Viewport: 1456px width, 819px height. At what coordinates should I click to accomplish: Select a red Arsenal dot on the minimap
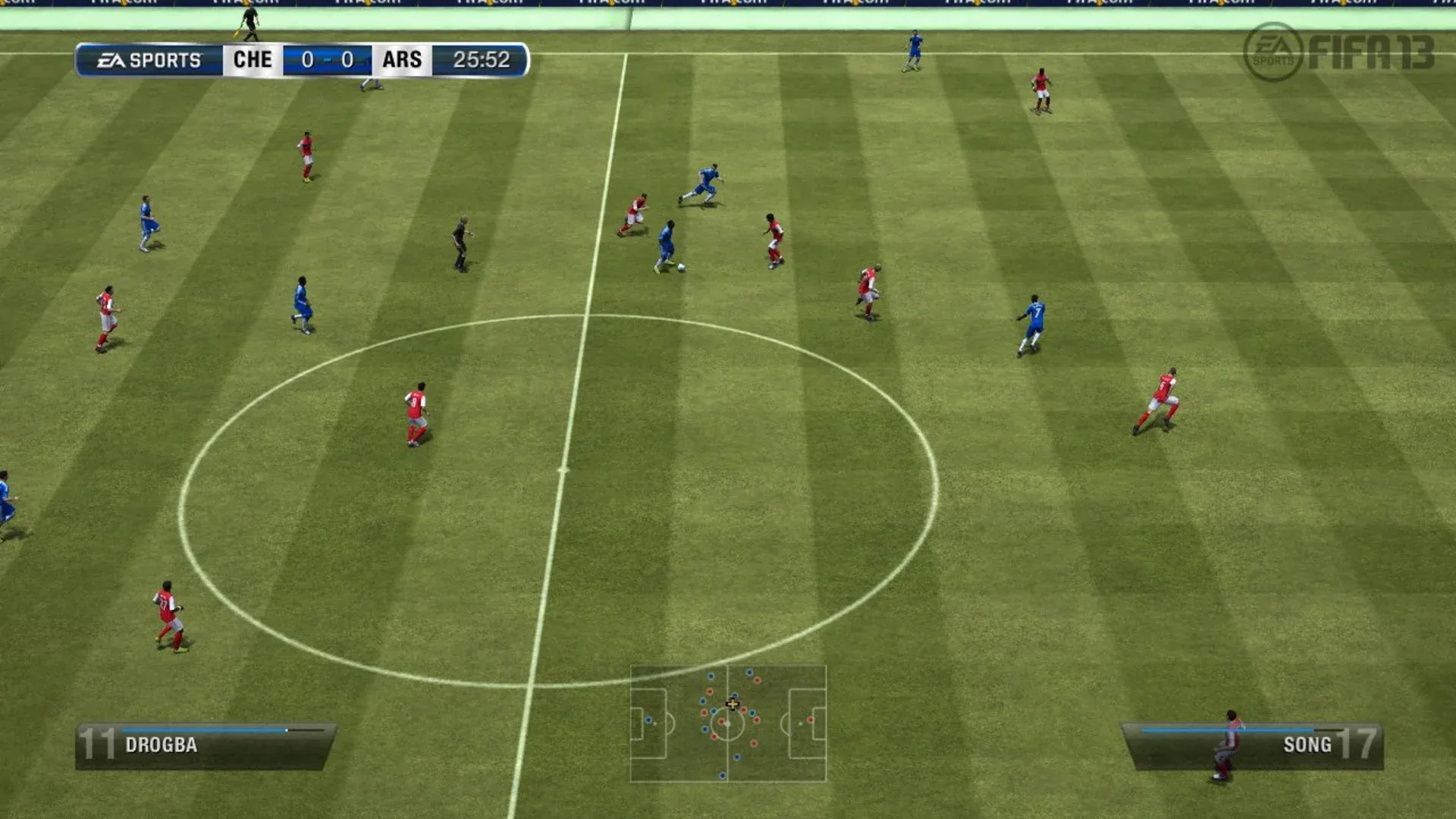click(x=709, y=692)
